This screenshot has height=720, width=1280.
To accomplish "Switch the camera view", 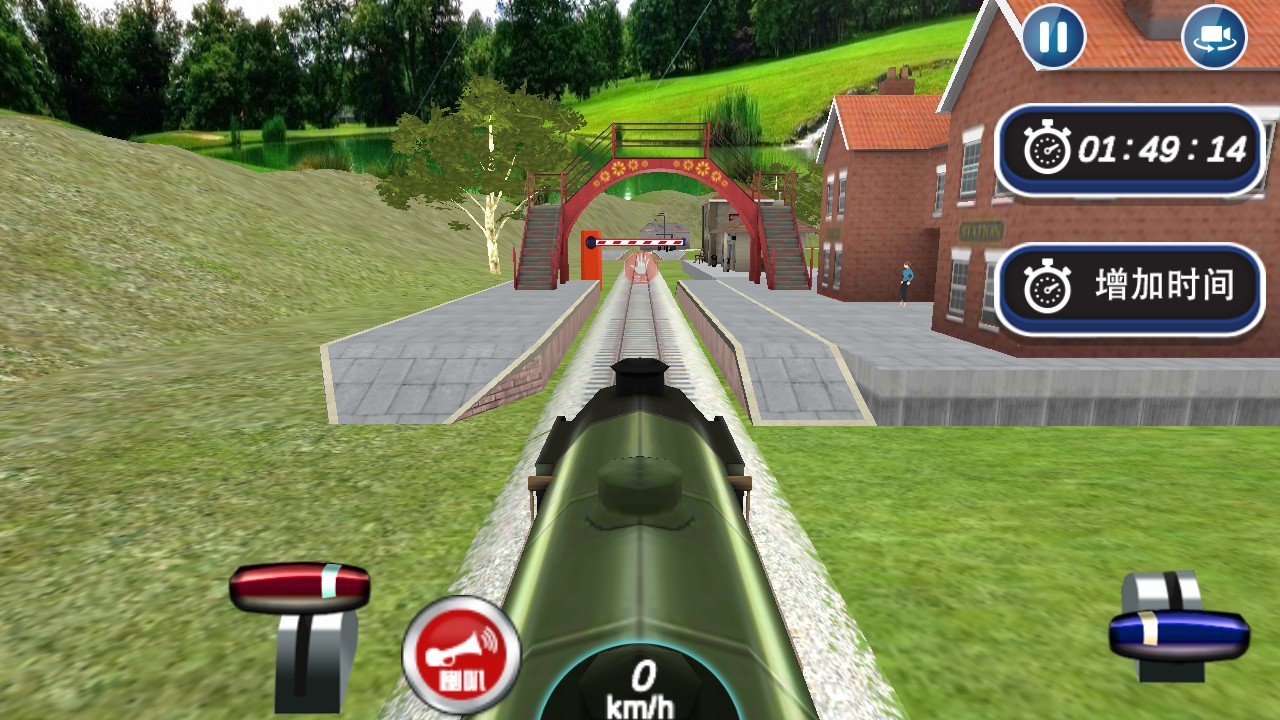I will [1214, 37].
